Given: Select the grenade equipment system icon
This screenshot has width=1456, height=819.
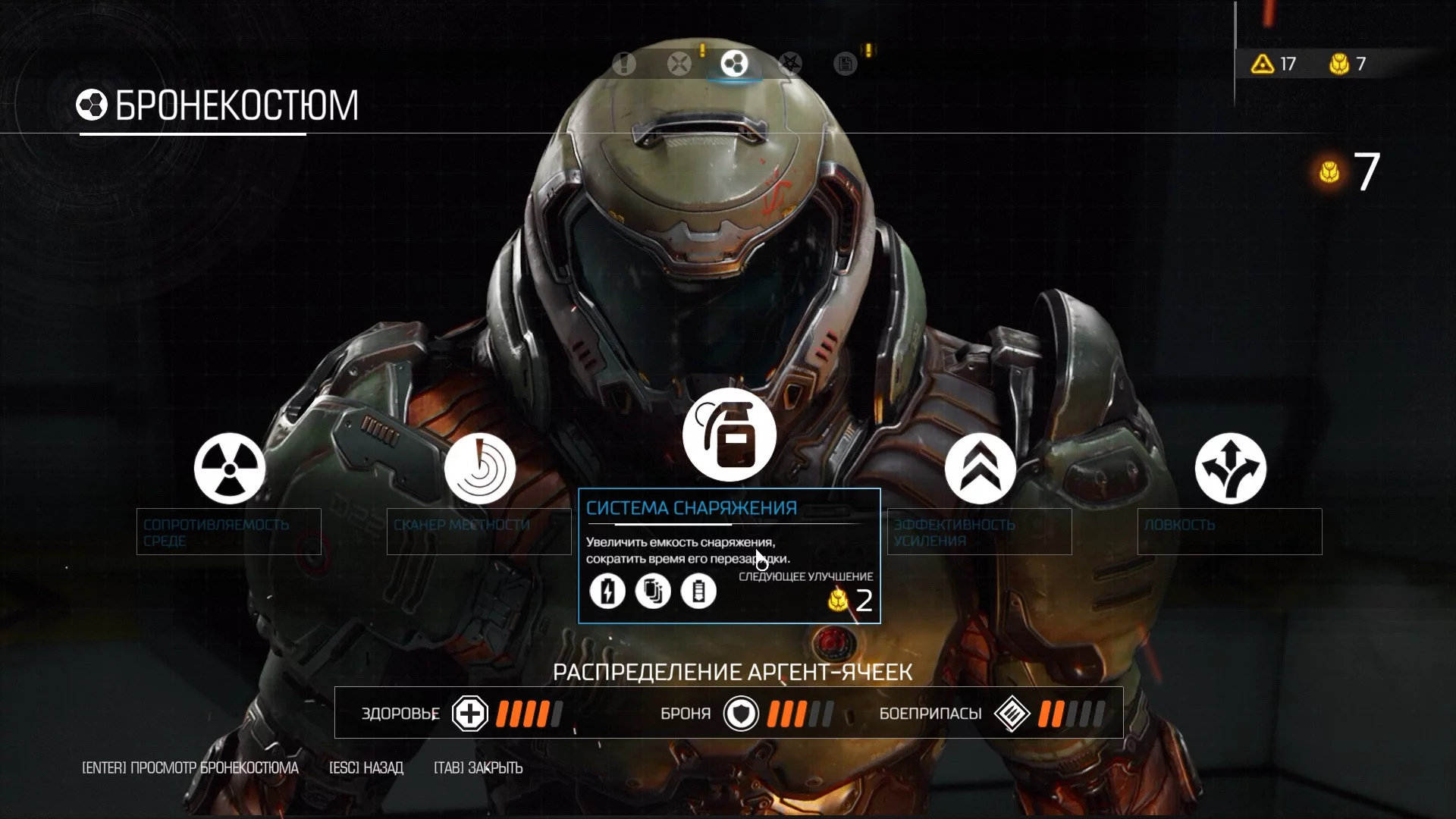Looking at the screenshot, I should tap(730, 435).
